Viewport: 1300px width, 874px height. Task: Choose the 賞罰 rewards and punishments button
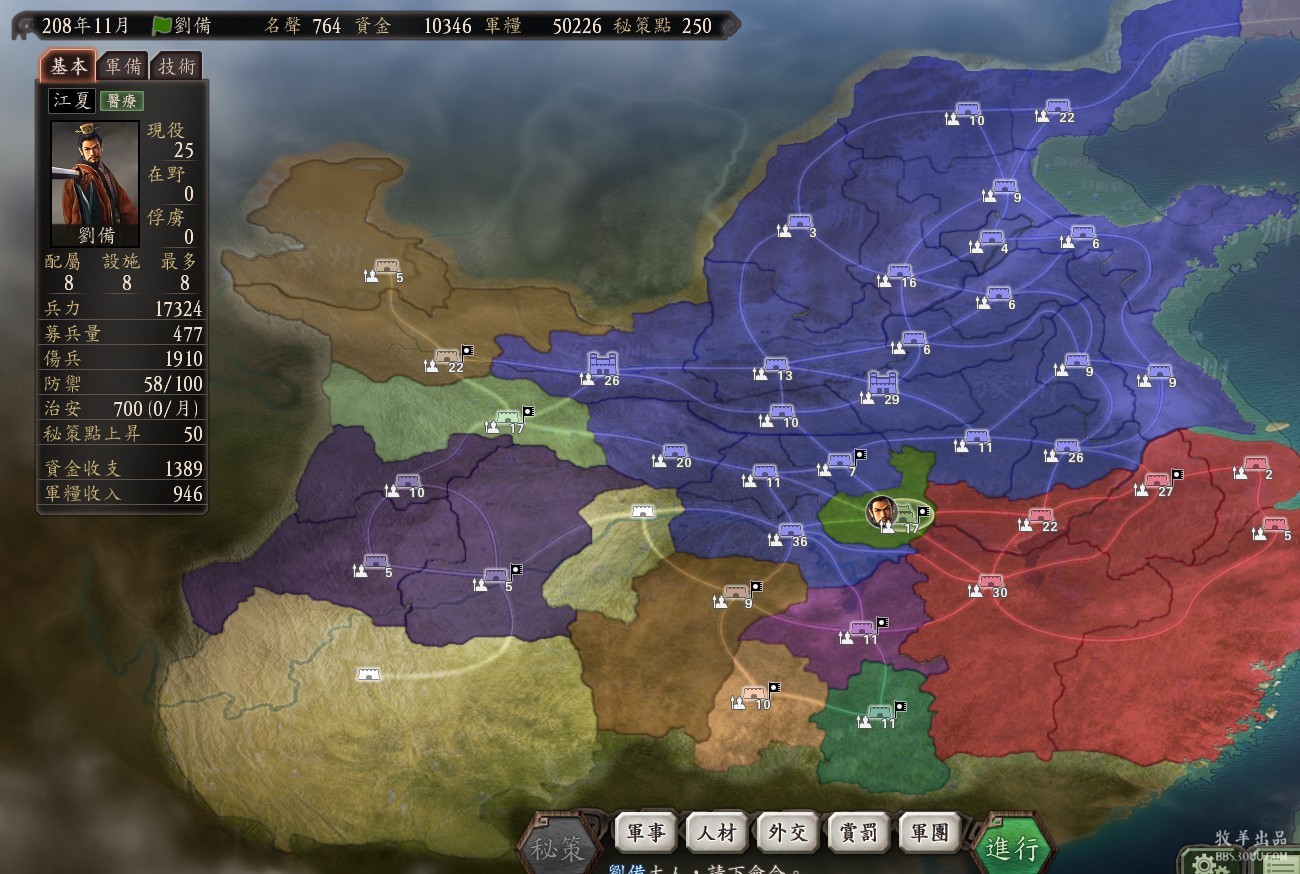tap(859, 831)
